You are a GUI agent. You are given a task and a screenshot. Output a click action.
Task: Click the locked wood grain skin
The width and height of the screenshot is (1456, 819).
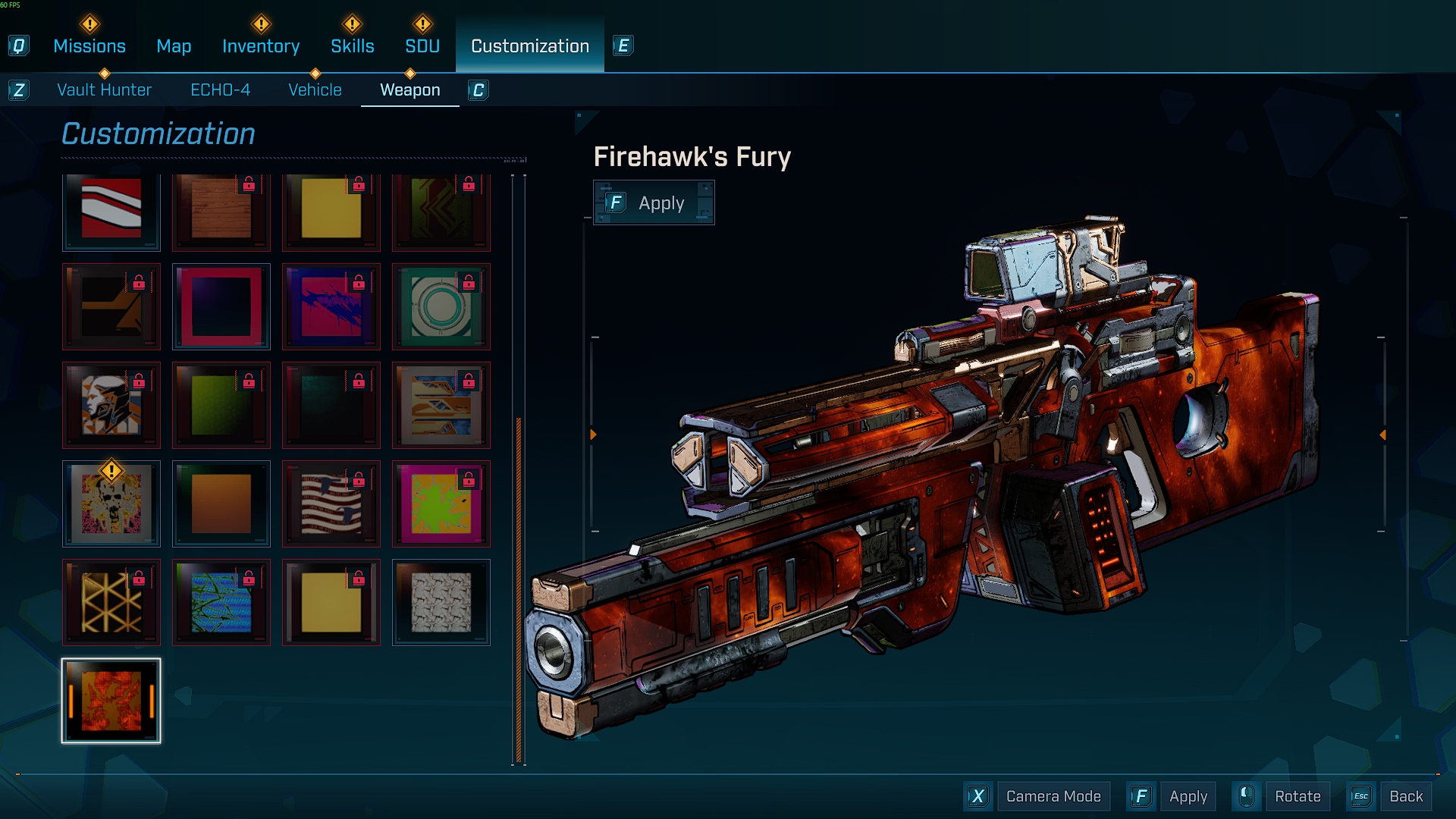[x=221, y=209]
